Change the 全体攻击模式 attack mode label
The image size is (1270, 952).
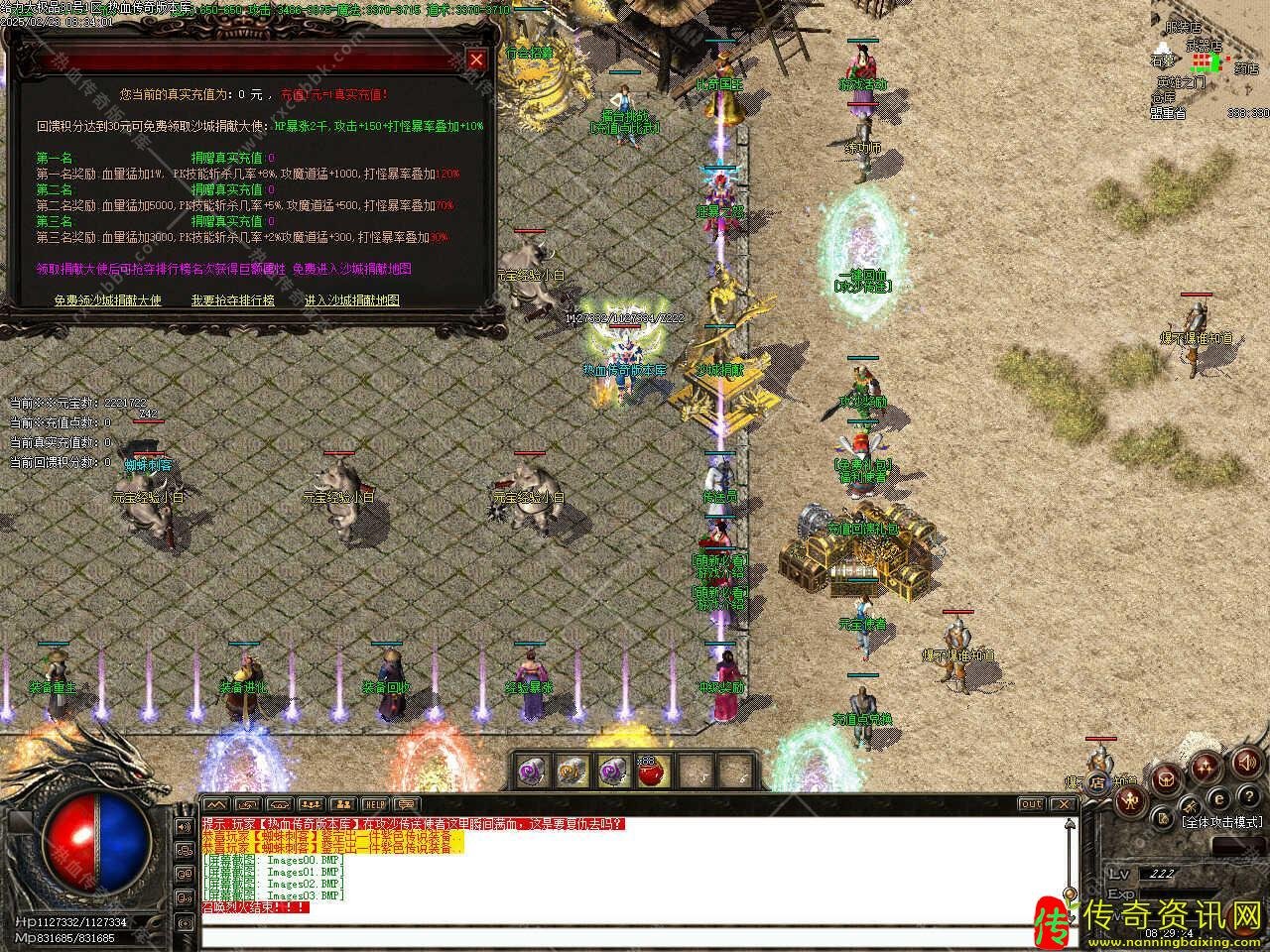click(x=1220, y=822)
